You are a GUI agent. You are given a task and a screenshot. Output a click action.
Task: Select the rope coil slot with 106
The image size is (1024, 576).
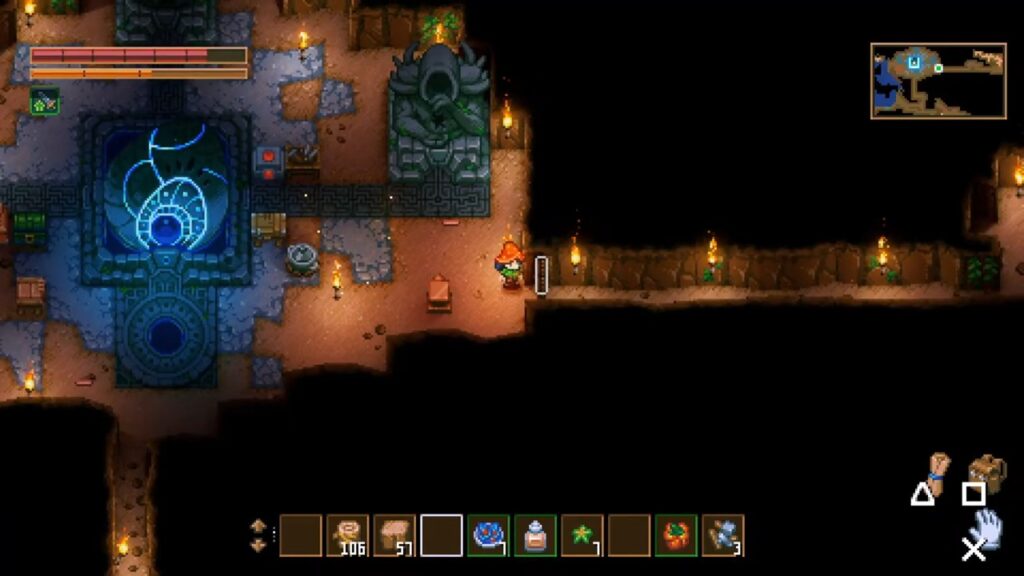(x=348, y=535)
